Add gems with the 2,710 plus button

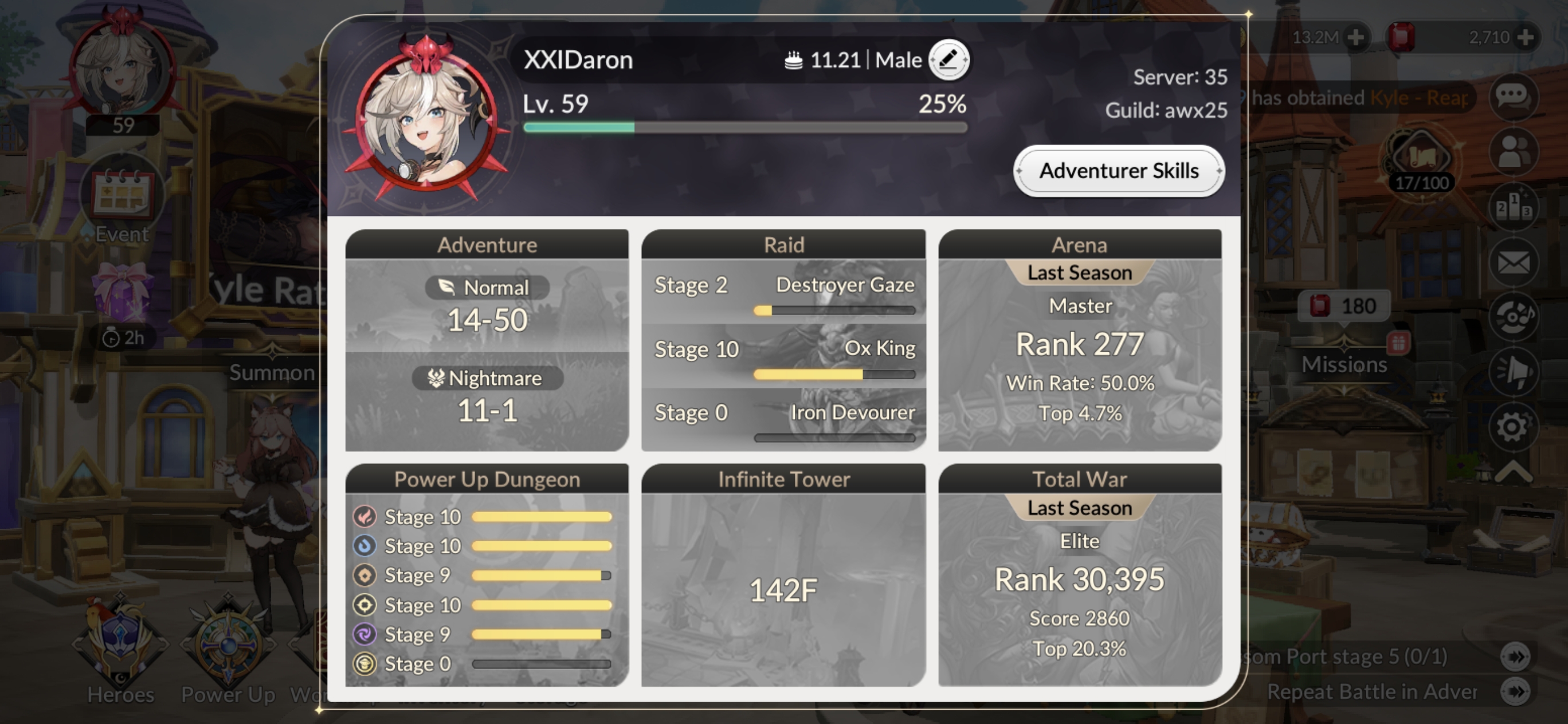[x=1525, y=38]
